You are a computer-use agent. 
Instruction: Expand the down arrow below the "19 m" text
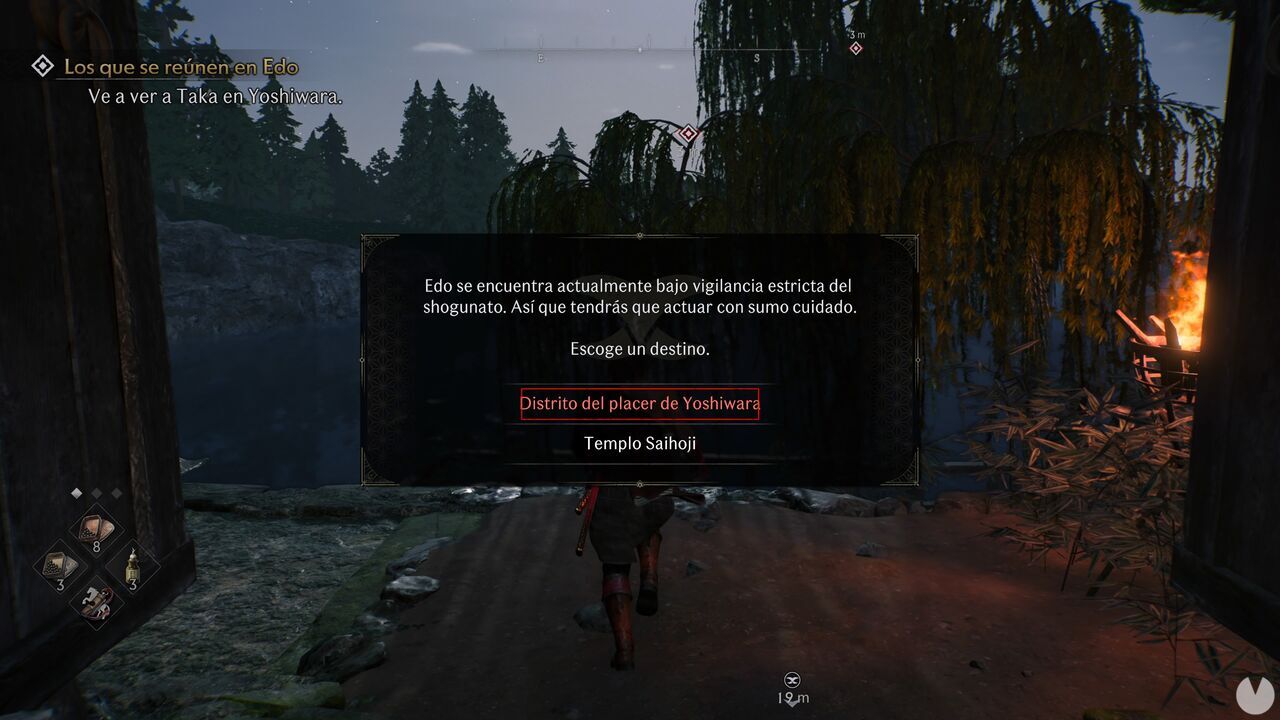[x=792, y=702]
